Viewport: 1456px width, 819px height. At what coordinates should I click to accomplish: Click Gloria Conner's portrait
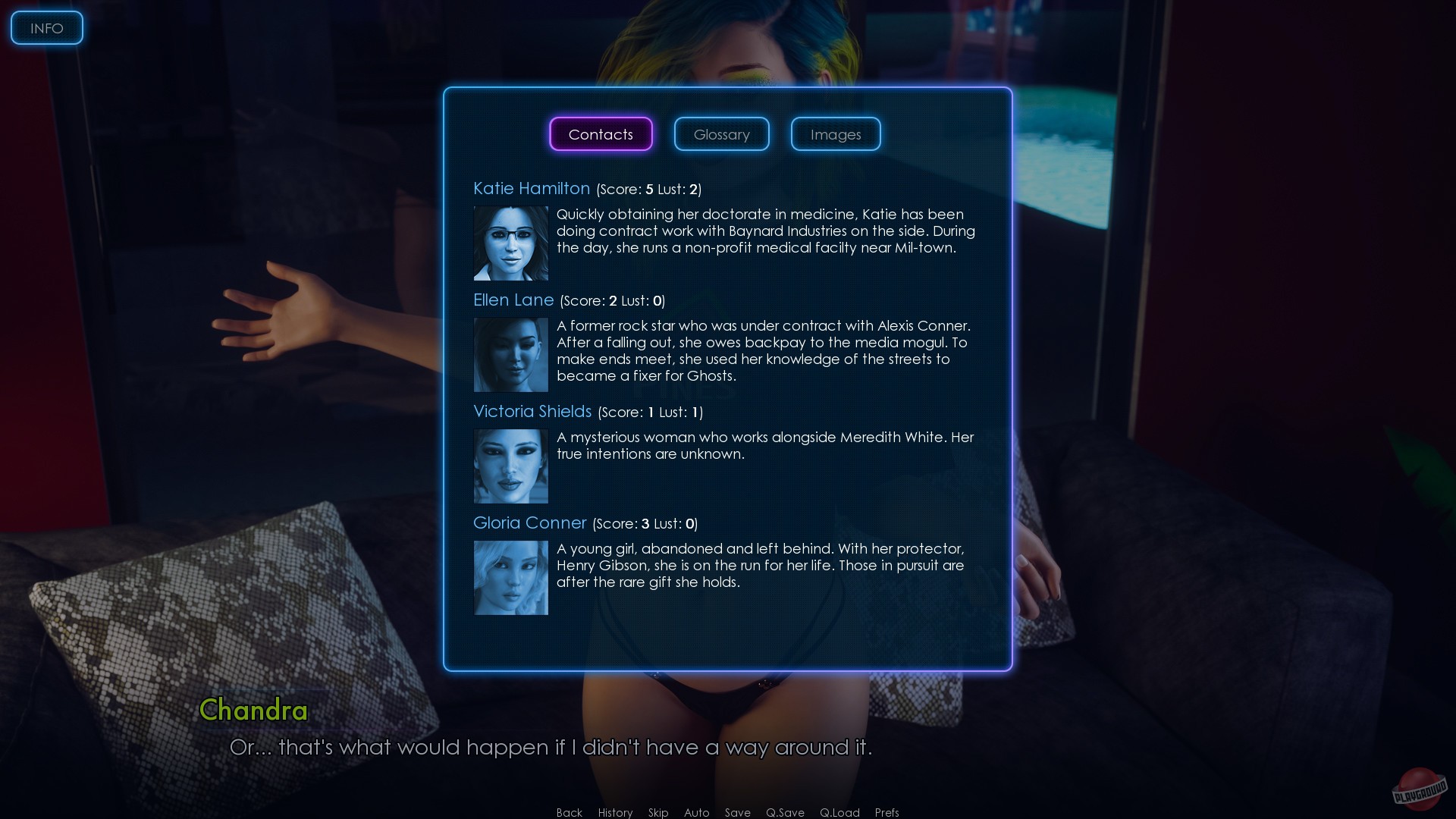click(x=510, y=577)
